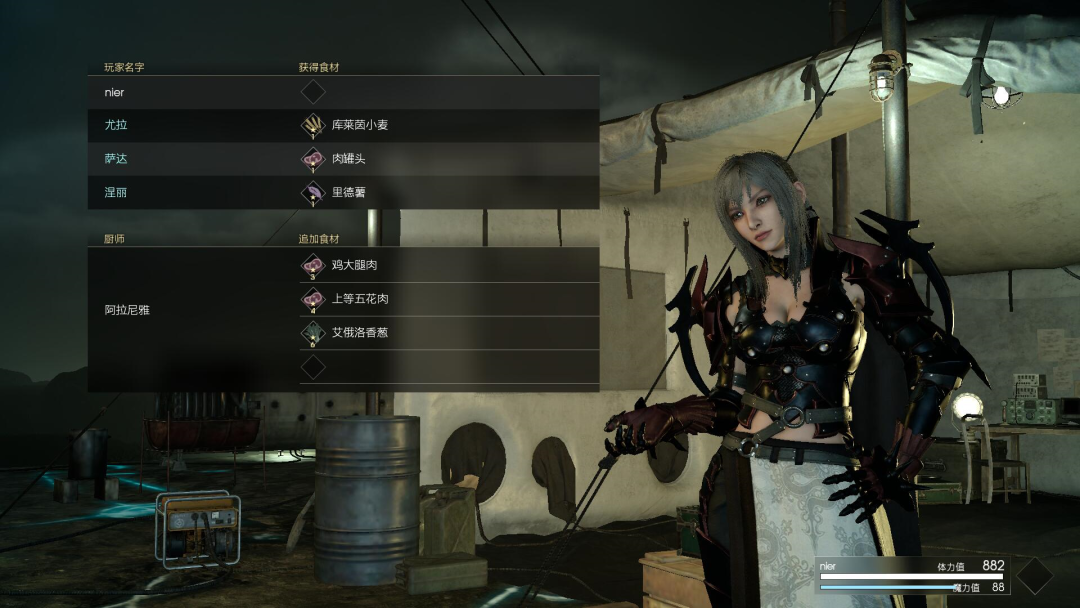This screenshot has width=1080, height=608.
Task: Select the nier player row
Action: (115, 93)
